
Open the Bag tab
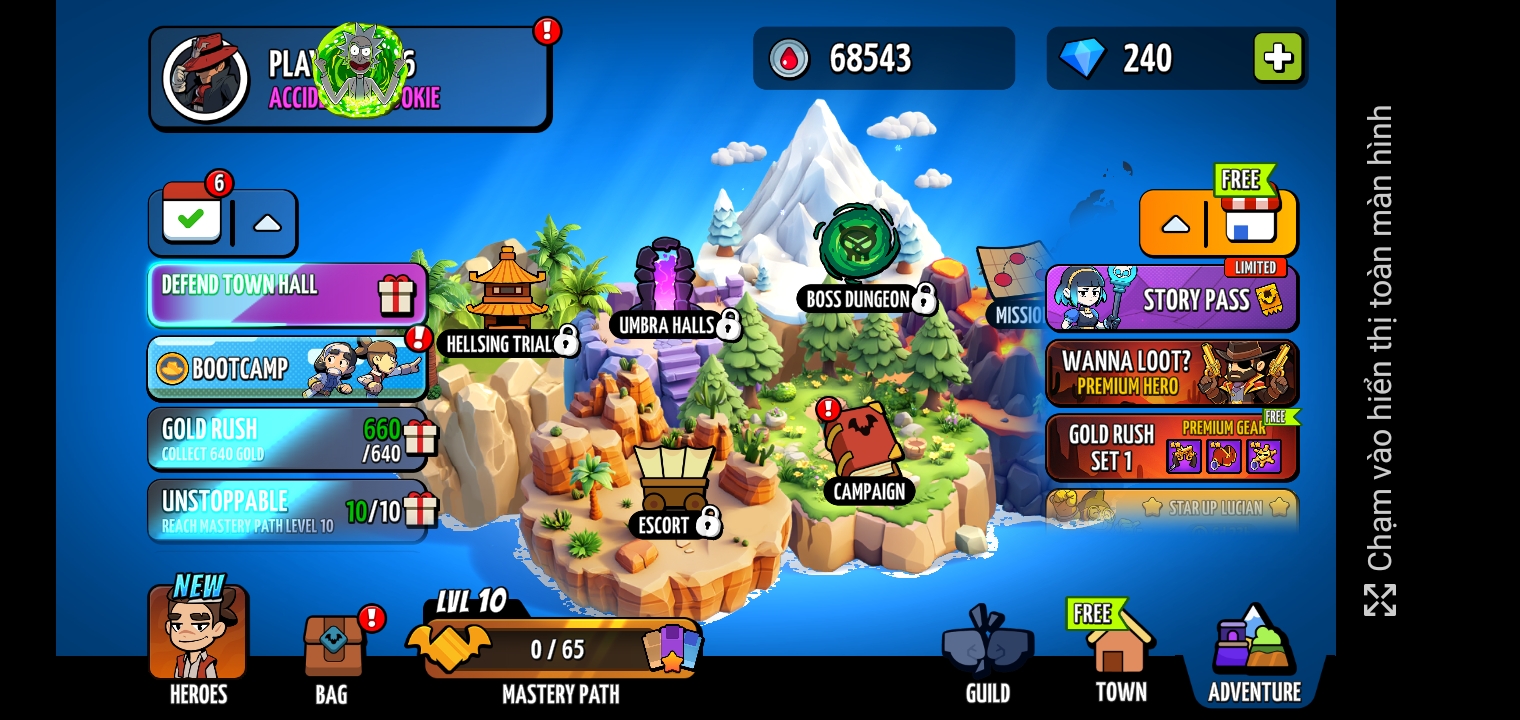pyautogui.click(x=332, y=650)
